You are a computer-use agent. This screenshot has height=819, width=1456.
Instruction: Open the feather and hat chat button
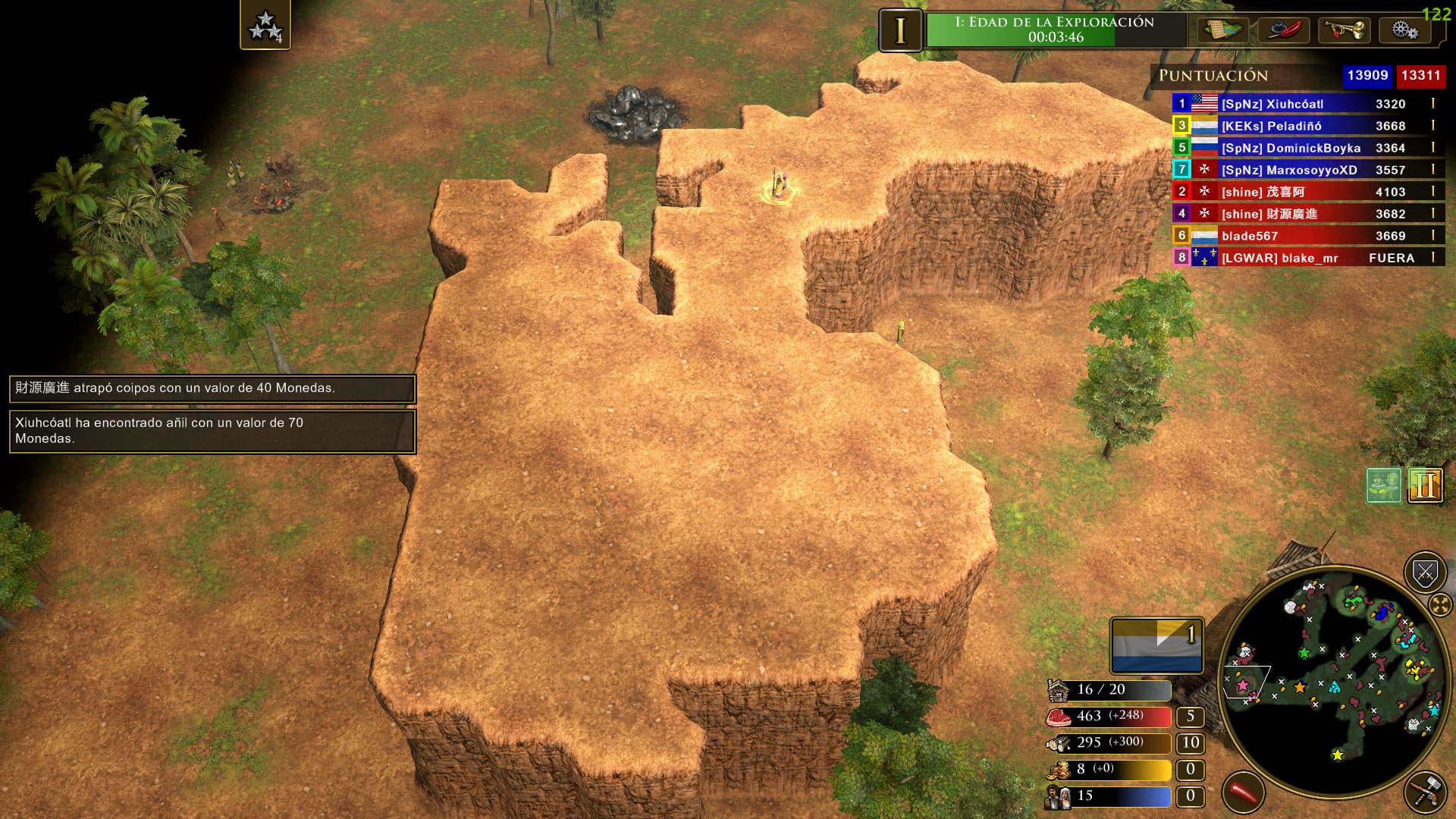(x=1283, y=30)
